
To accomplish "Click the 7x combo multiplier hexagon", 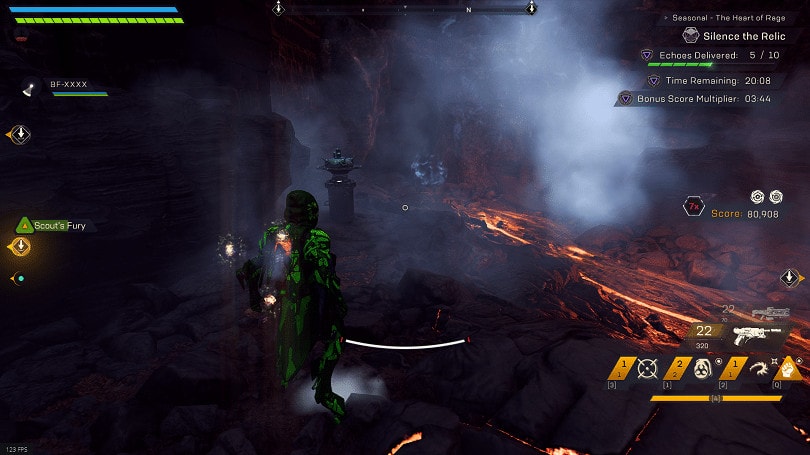I will point(691,207).
